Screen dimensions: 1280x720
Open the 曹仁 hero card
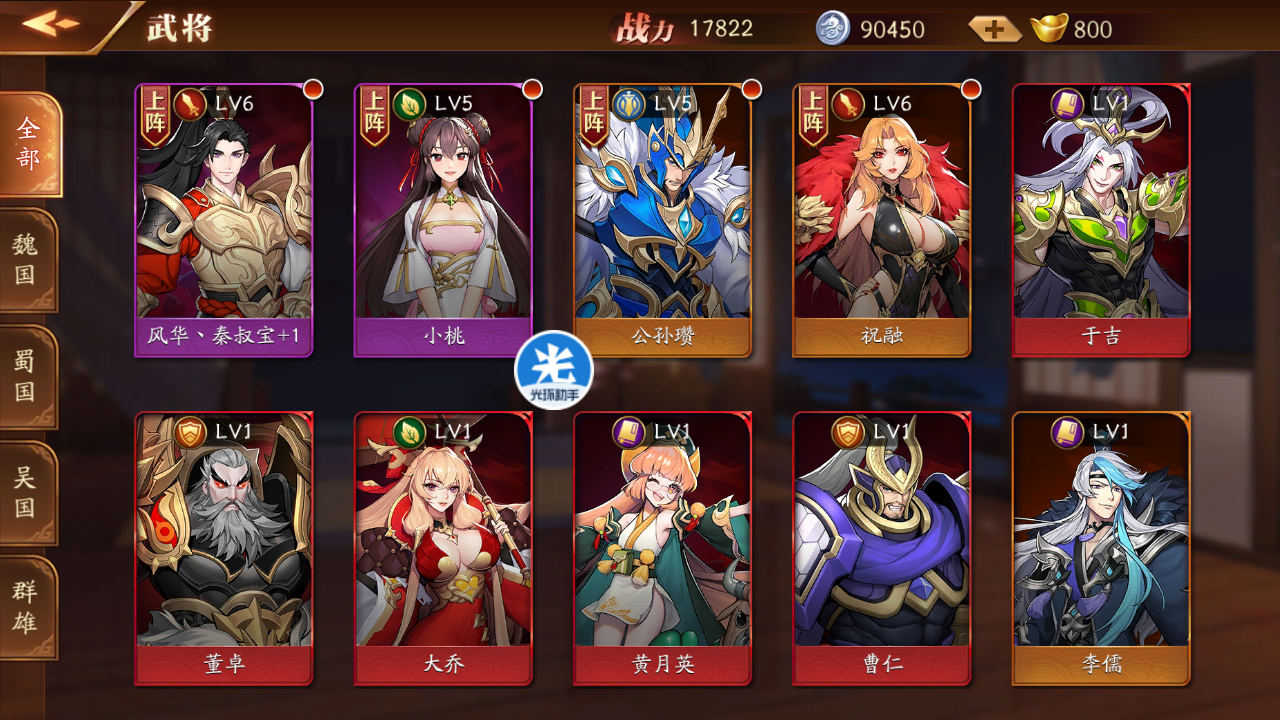(x=881, y=548)
